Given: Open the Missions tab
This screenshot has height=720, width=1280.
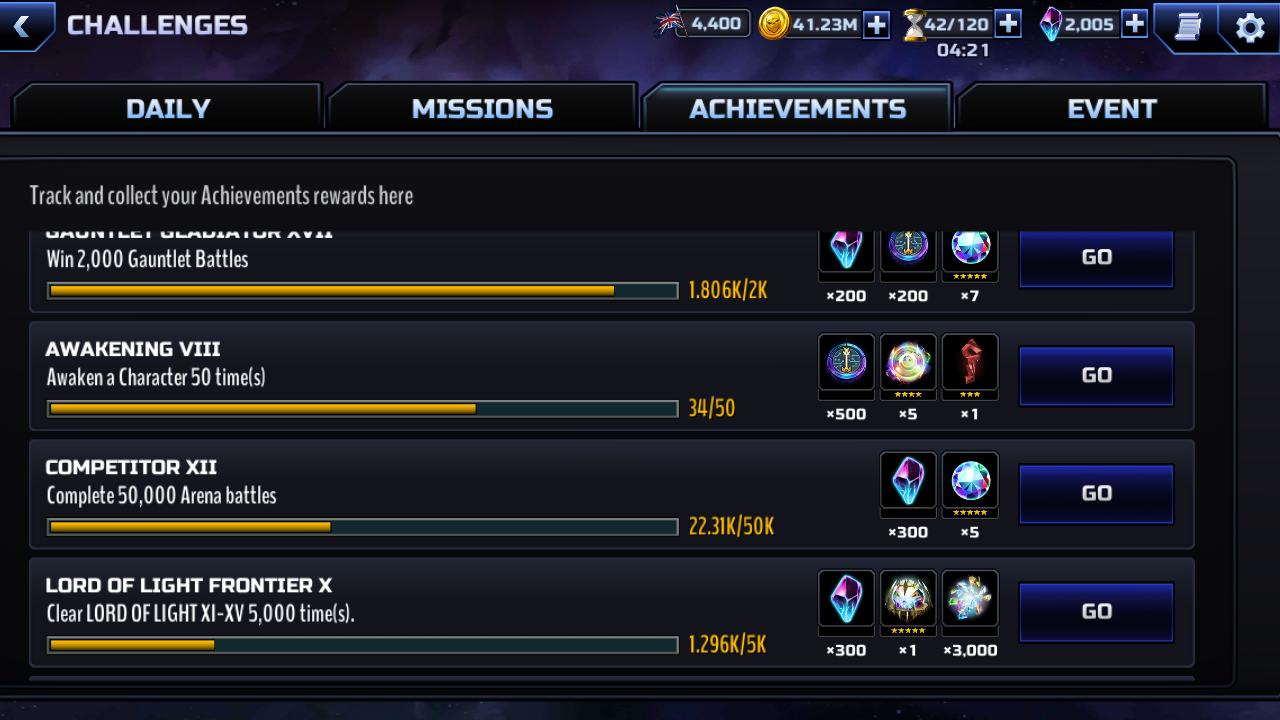Looking at the screenshot, I should click(482, 108).
